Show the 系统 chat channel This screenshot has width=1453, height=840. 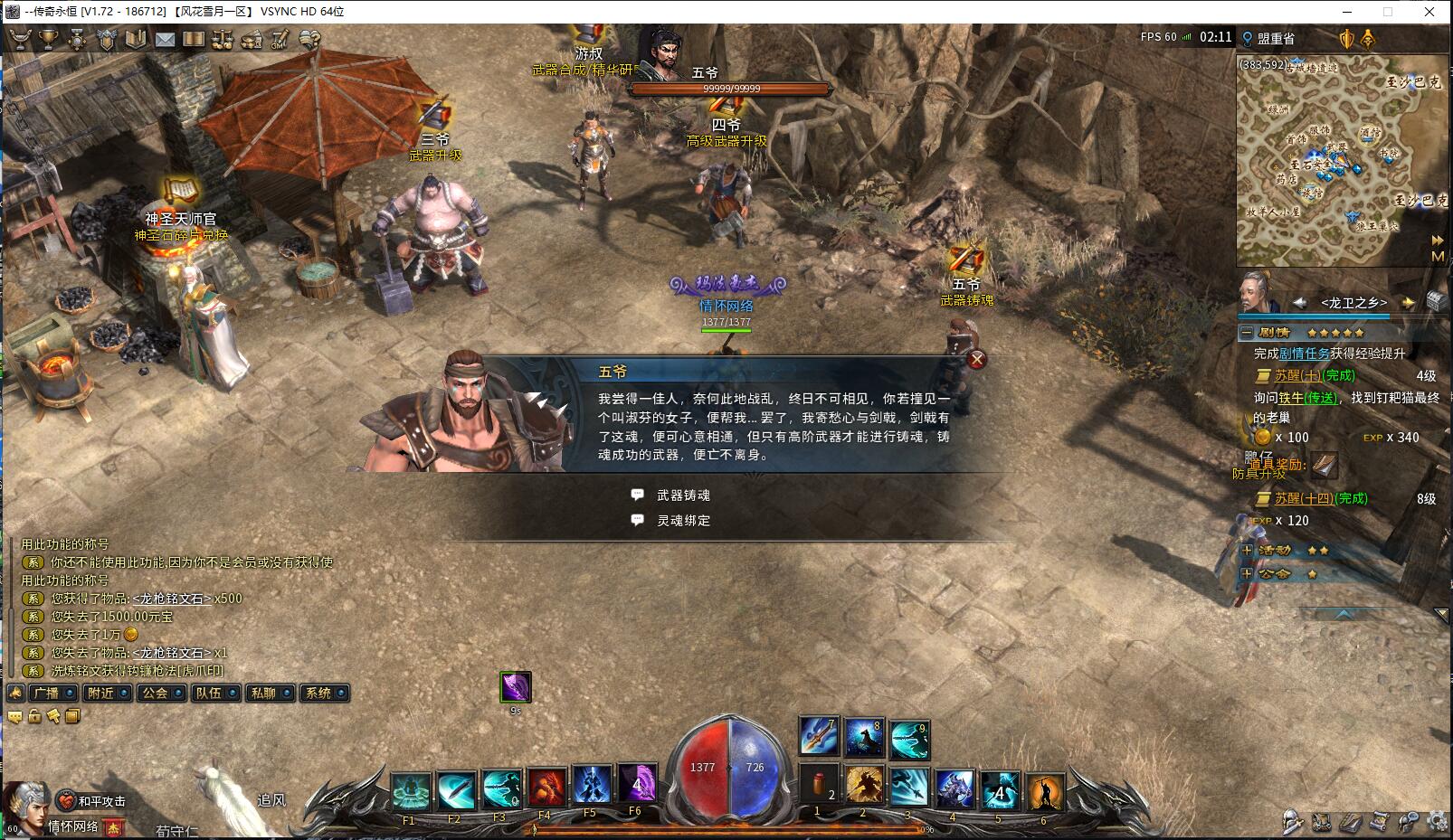pyautogui.click(x=318, y=694)
